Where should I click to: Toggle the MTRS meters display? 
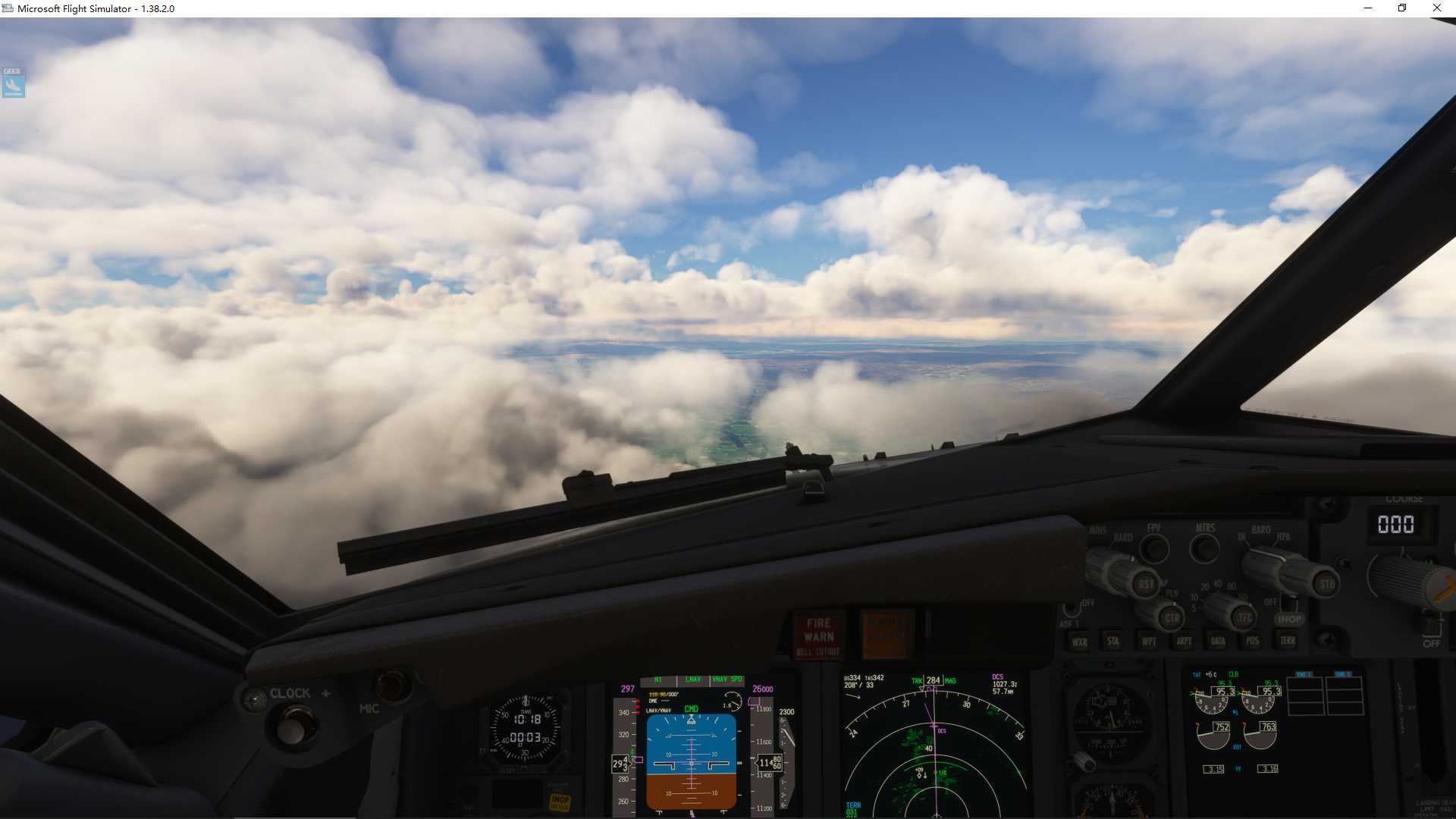click(x=1205, y=548)
